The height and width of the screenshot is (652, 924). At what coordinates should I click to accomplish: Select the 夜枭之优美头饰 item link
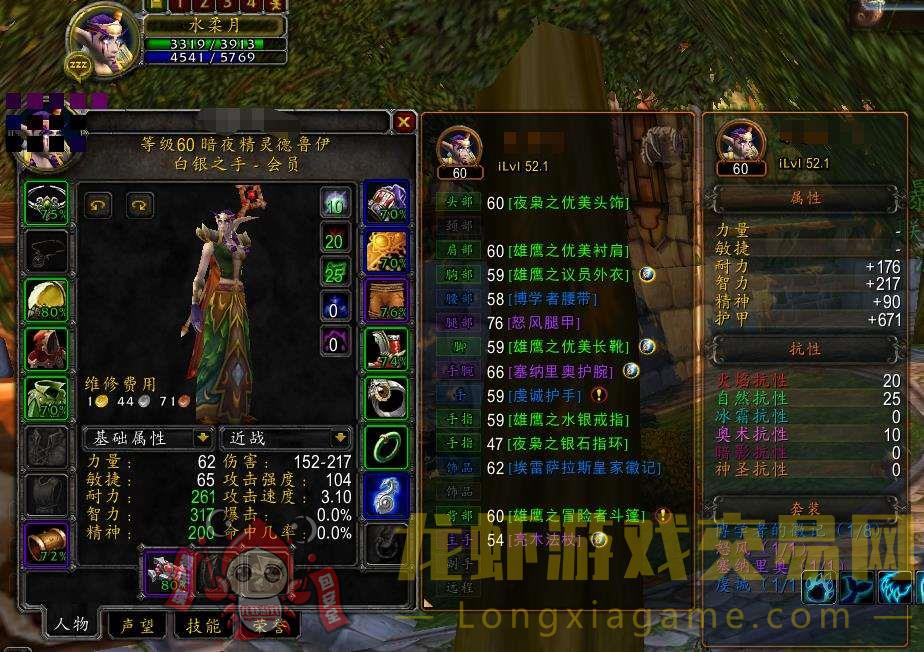click(x=569, y=203)
